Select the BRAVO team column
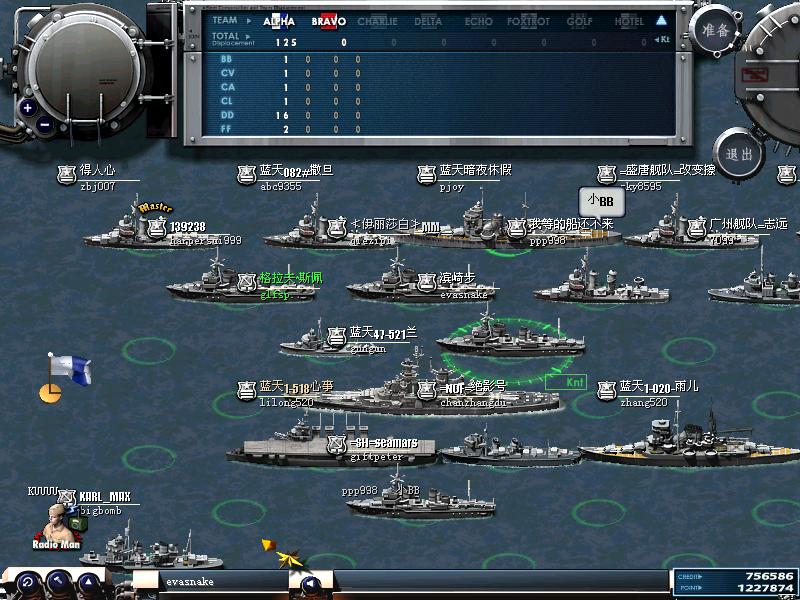The width and height of the screenshot is (800, 600). coord(328,21)
